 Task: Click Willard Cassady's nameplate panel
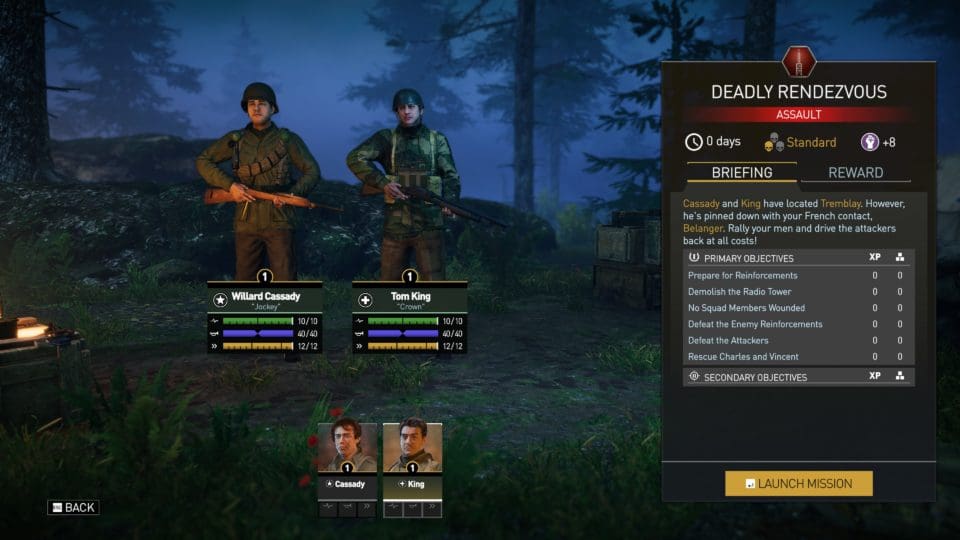[x=265, y=298]
